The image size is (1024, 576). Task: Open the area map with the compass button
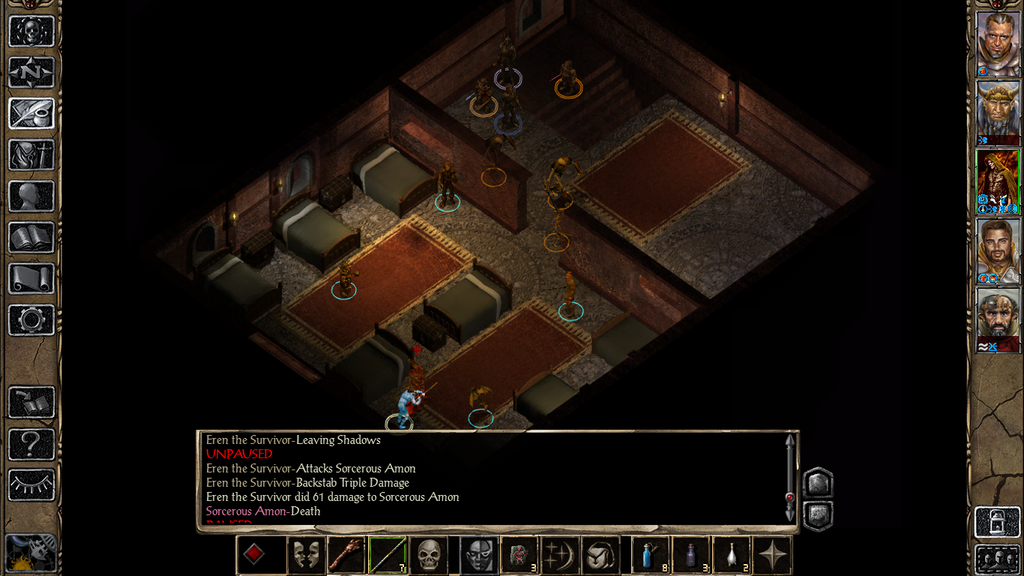tap(31, 72)
